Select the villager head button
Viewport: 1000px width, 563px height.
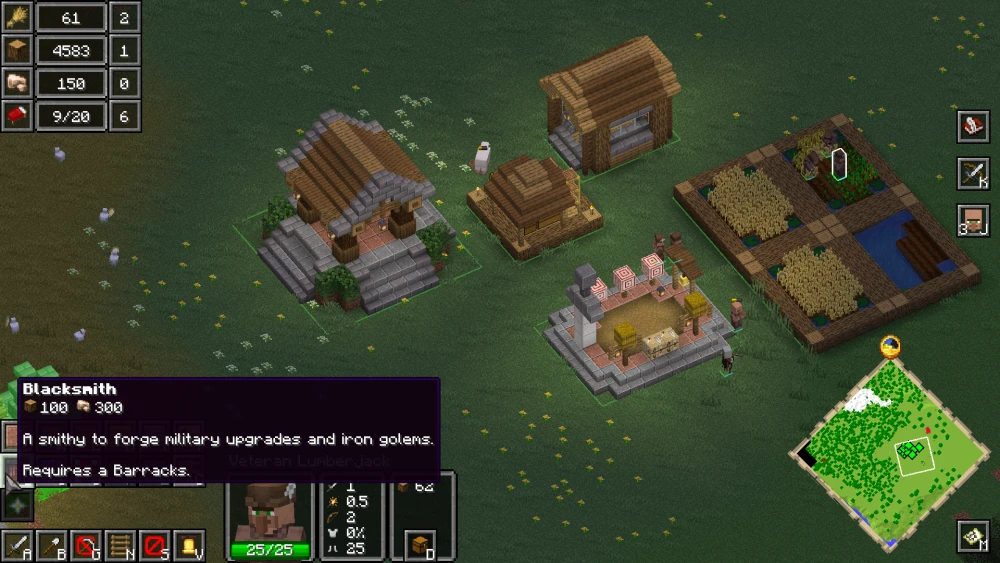[x=972, y=220]
